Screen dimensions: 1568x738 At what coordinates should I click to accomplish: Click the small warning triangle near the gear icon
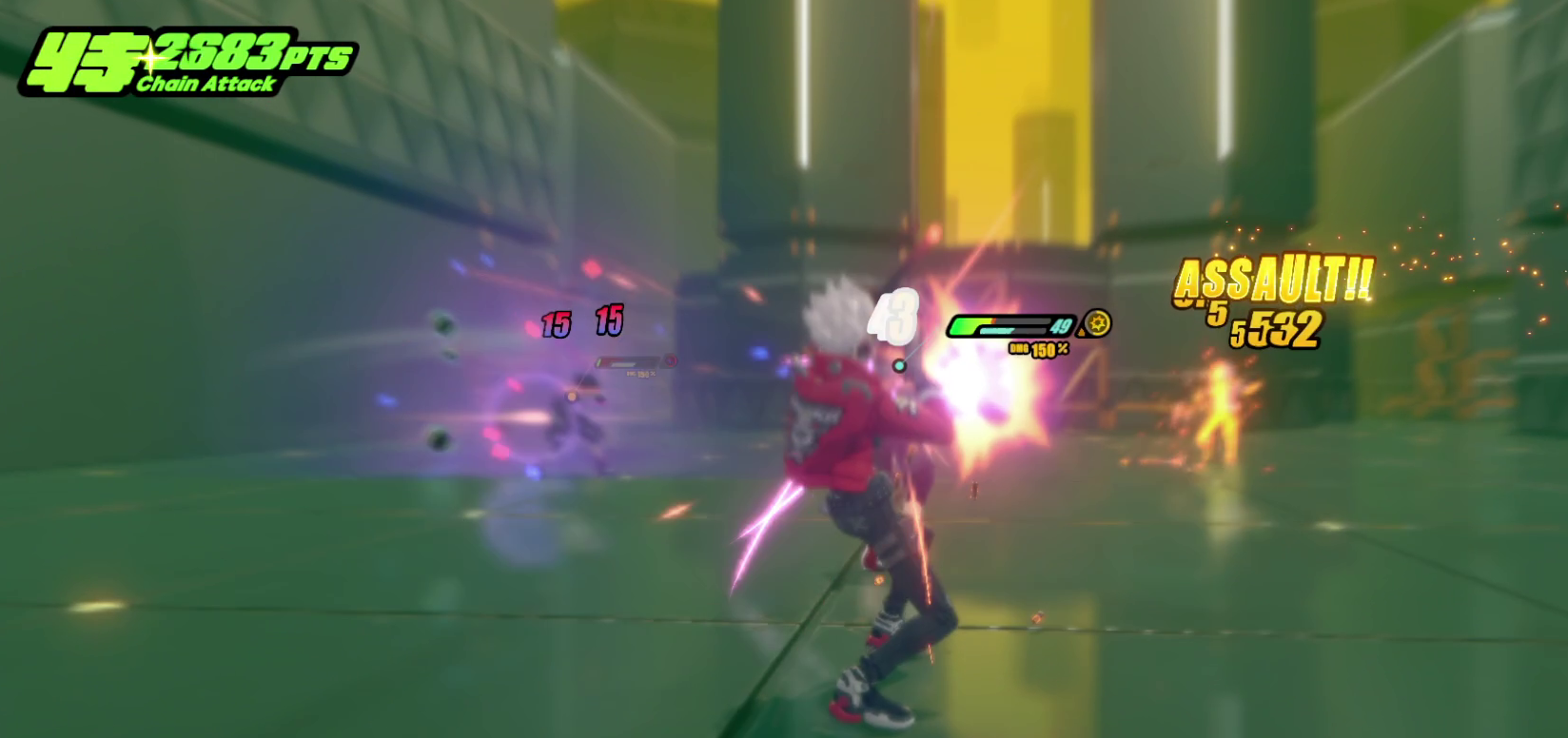[1082, 332]
